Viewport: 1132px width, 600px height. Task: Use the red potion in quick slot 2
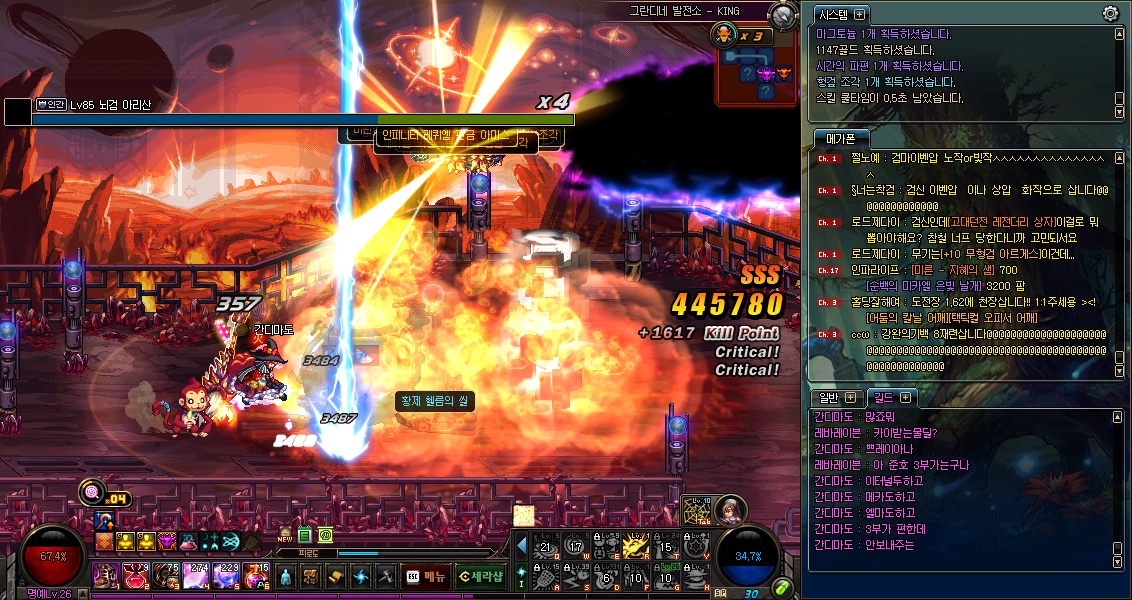135,574
